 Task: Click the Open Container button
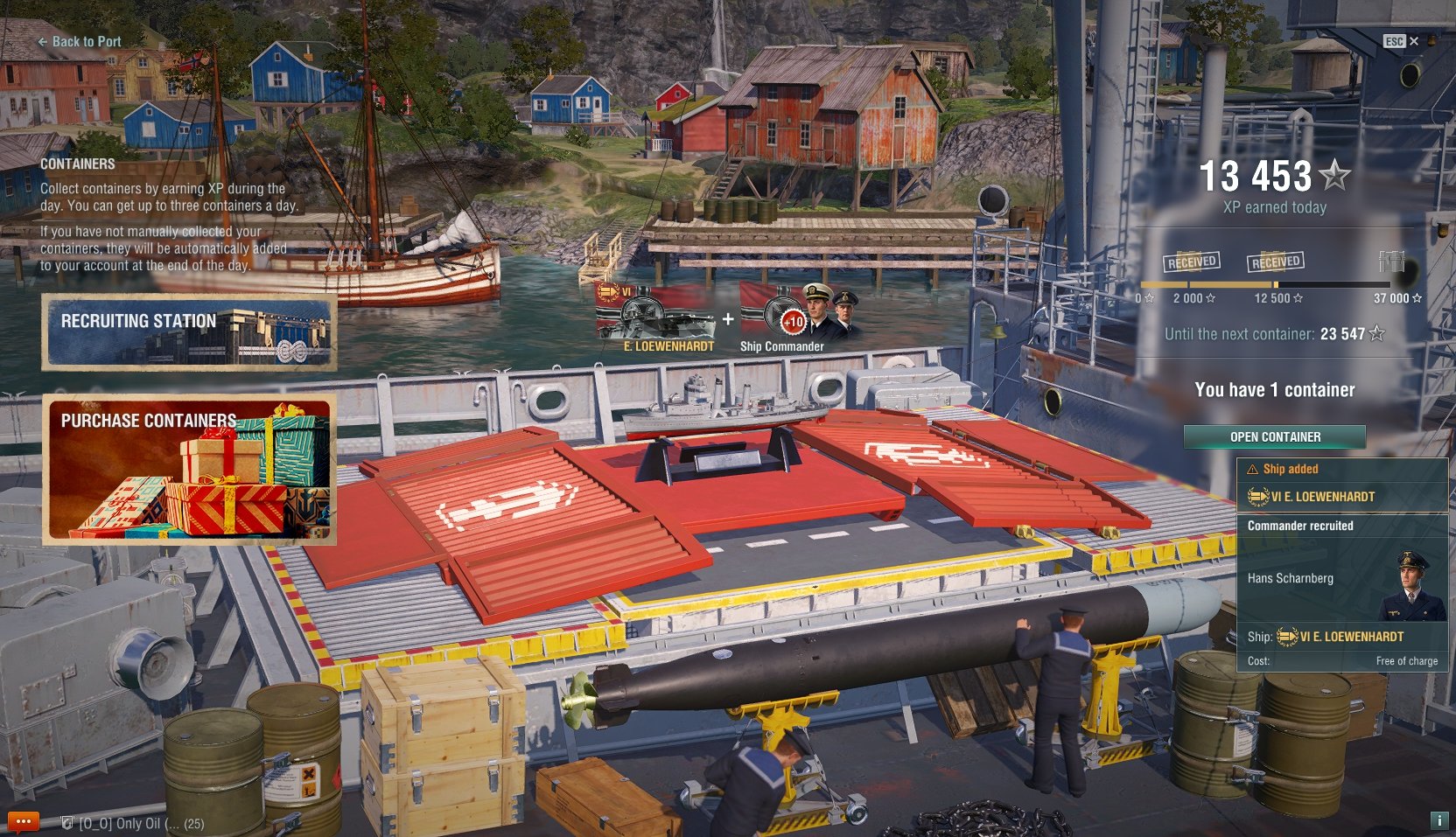click(1275, 436)
